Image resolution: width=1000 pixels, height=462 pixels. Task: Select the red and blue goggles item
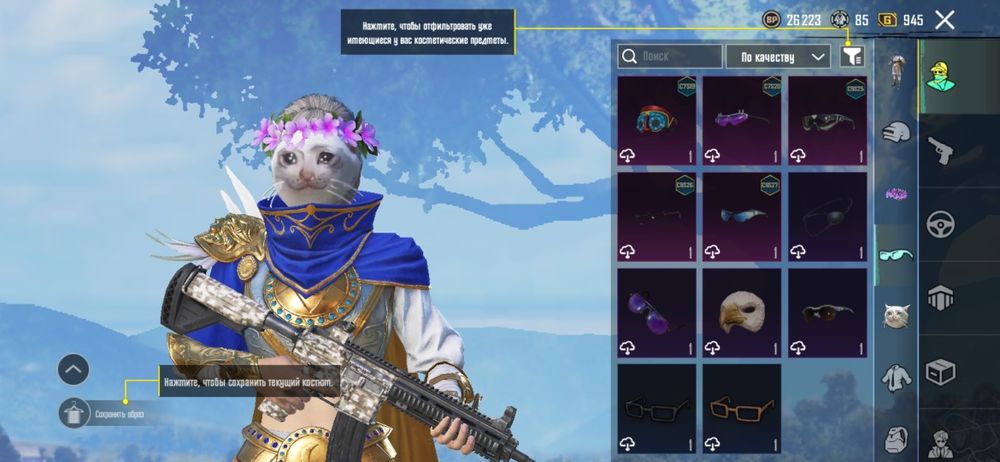pos(657,119)
